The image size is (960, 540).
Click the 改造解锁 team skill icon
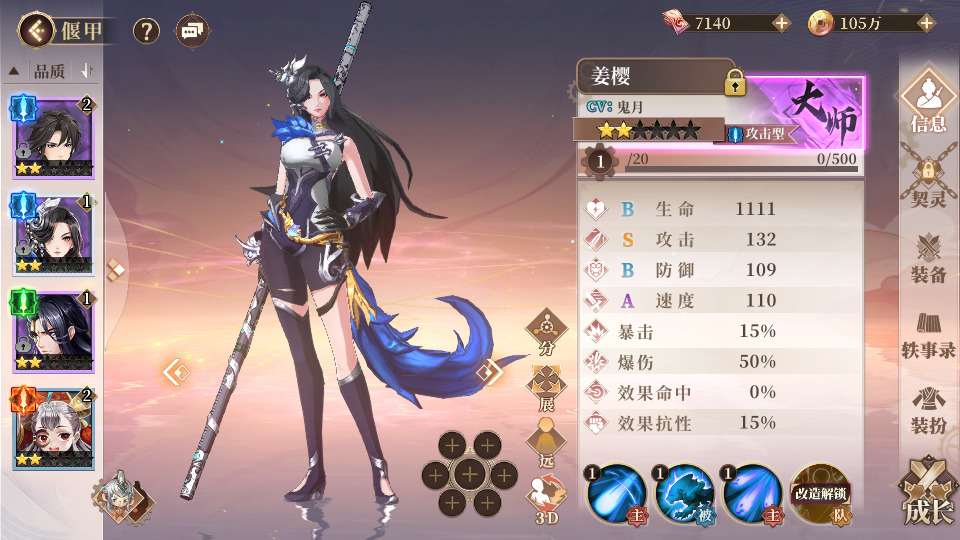[x=819, y=494]
